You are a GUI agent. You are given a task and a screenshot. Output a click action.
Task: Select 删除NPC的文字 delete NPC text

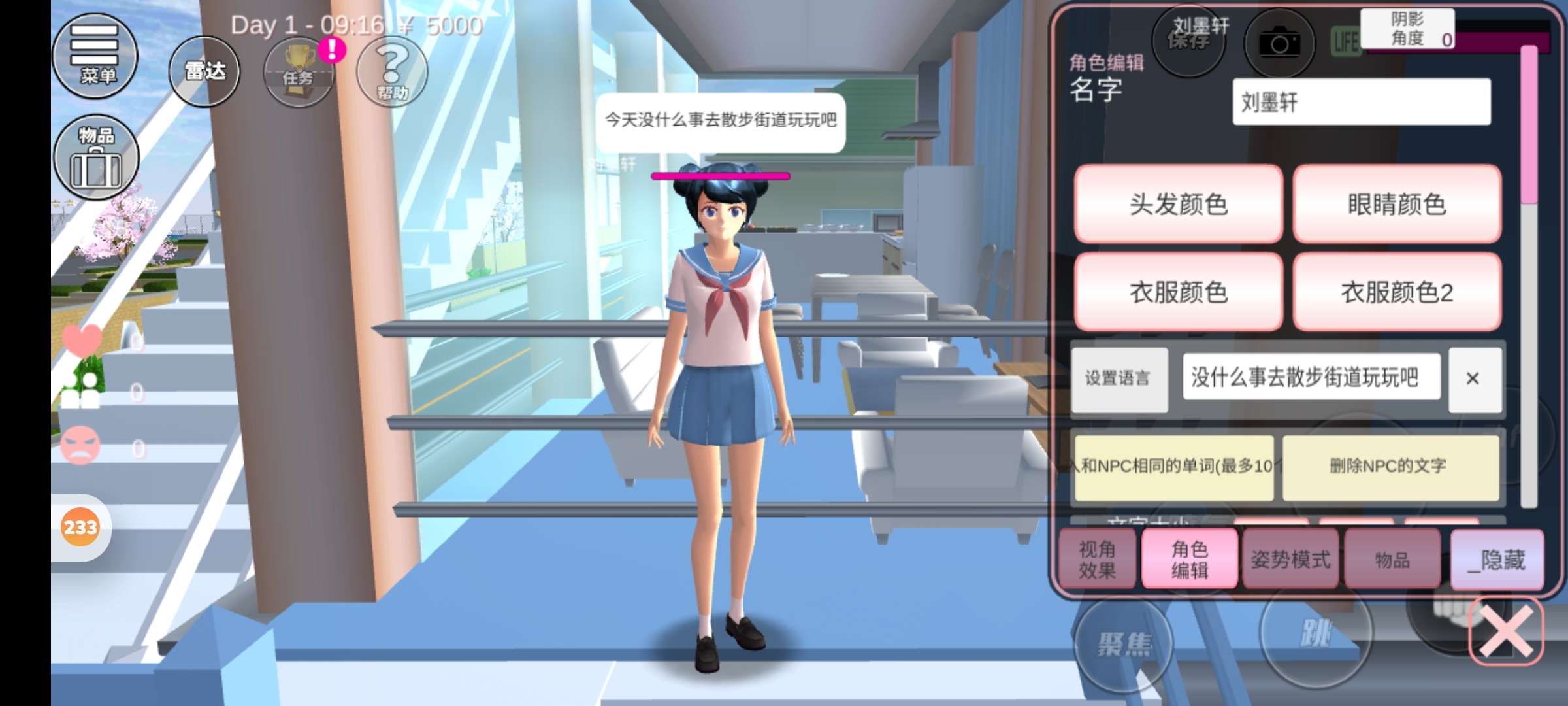click(1390, 466)
